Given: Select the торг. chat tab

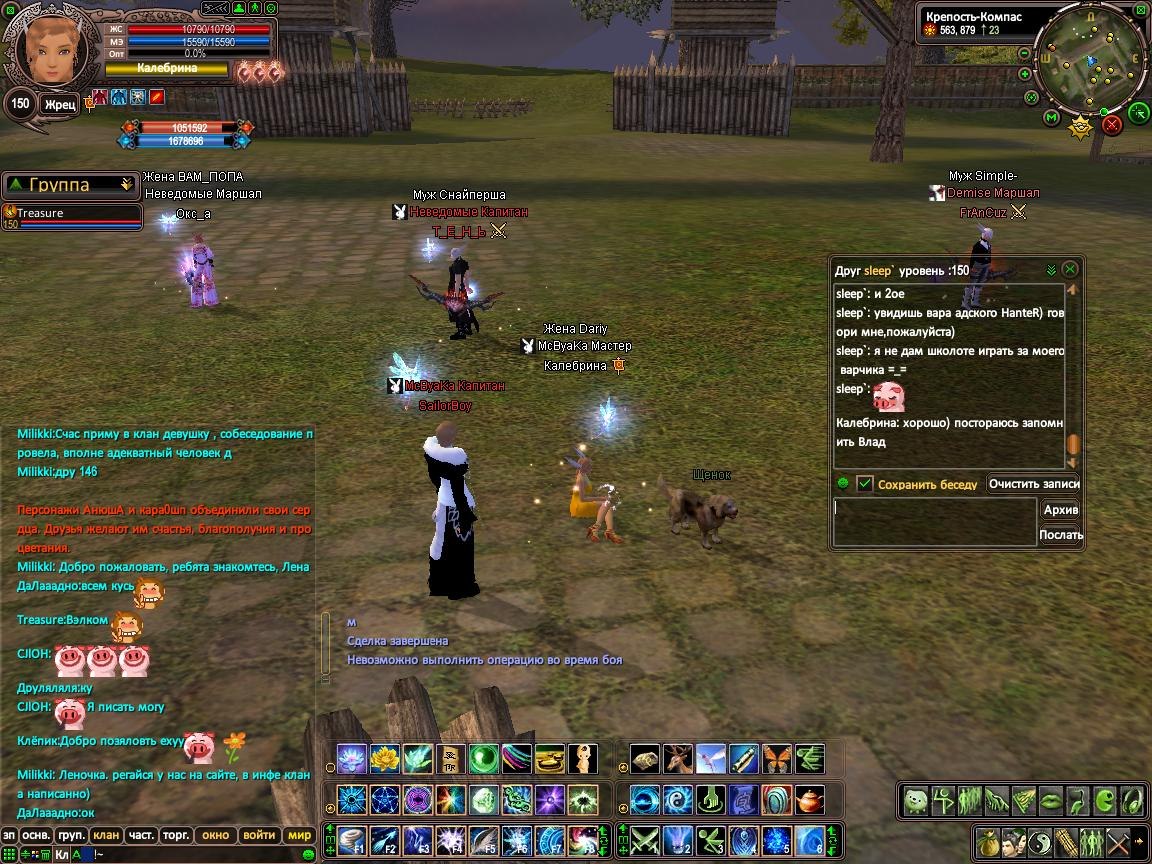Looking at the screenshot, I should point(177,835).
